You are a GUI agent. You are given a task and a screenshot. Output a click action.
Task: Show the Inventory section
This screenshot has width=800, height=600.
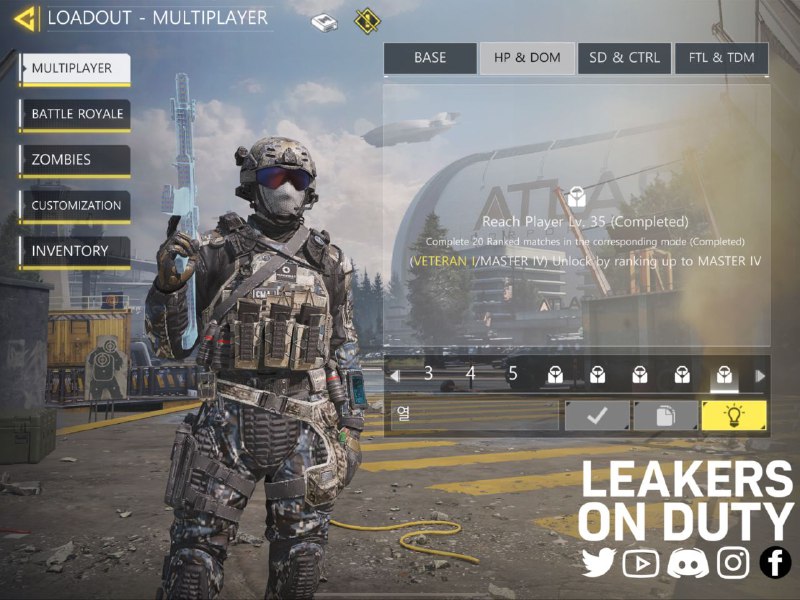pyautogui.click(x=75, y=251)
